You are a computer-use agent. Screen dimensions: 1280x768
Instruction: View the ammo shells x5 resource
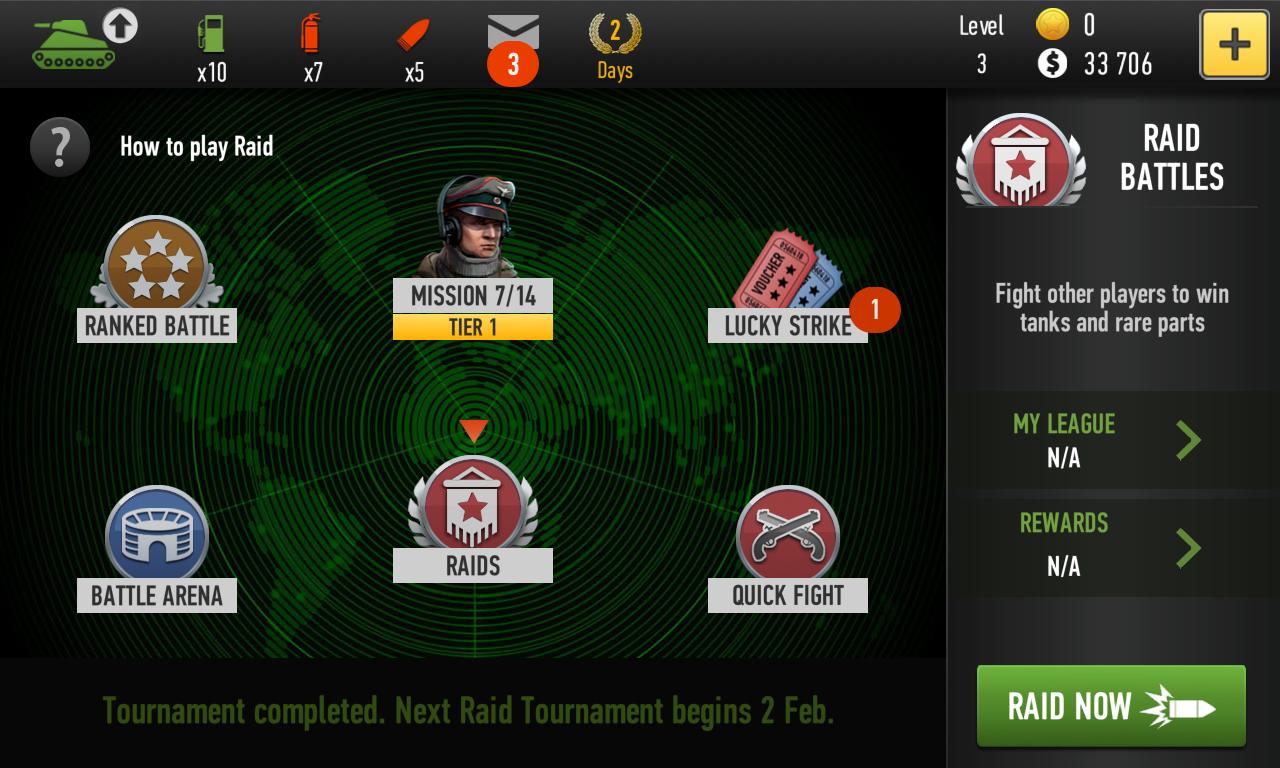411,38
